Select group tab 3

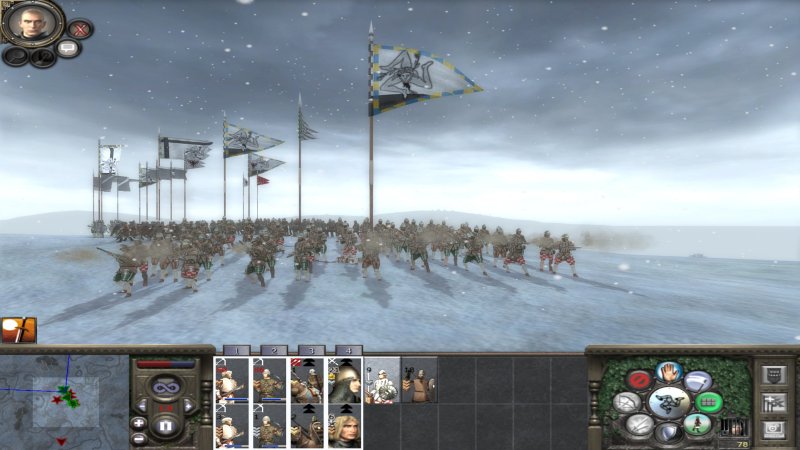pos(309,351)
